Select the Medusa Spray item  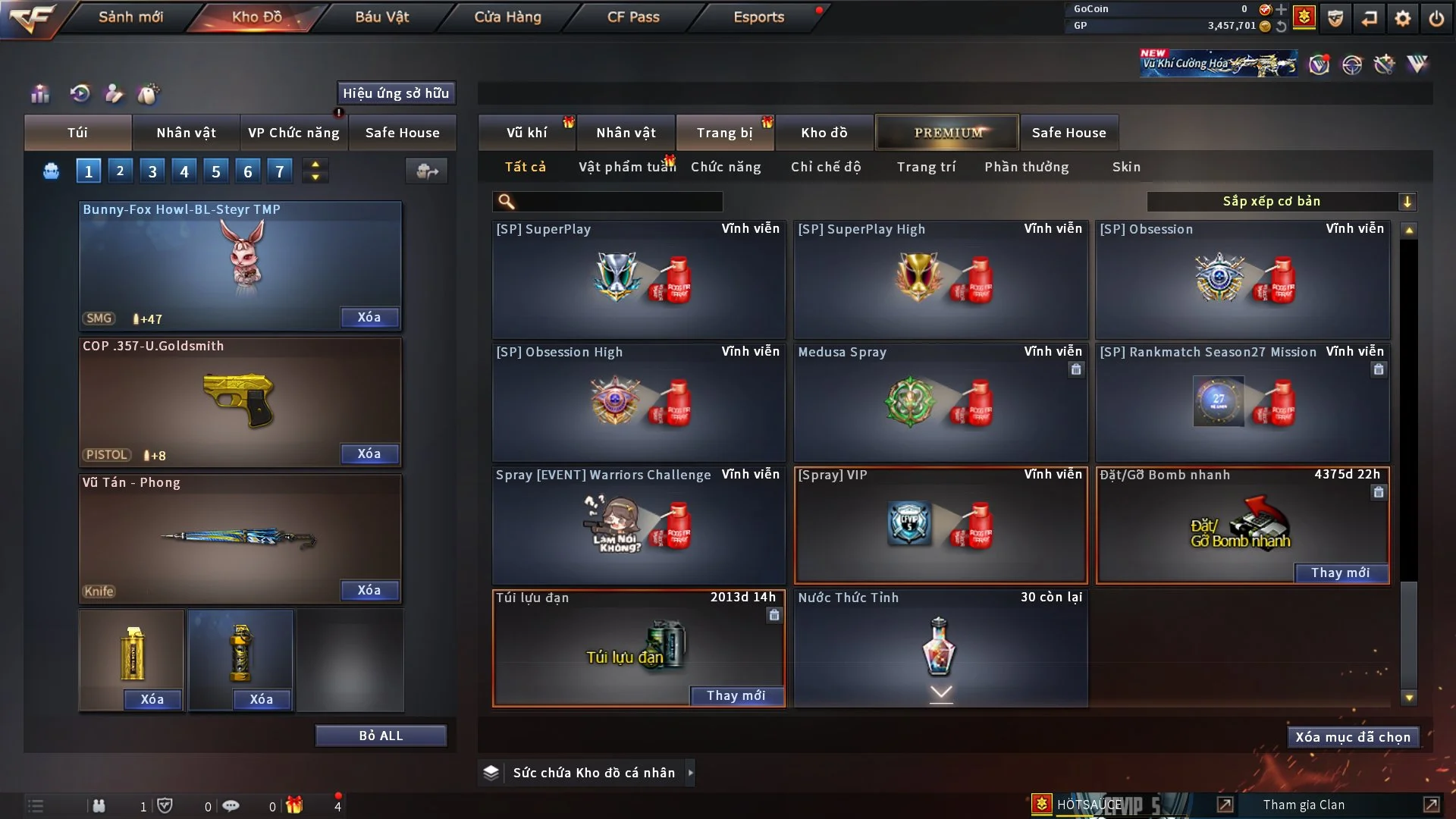[940, 402]
